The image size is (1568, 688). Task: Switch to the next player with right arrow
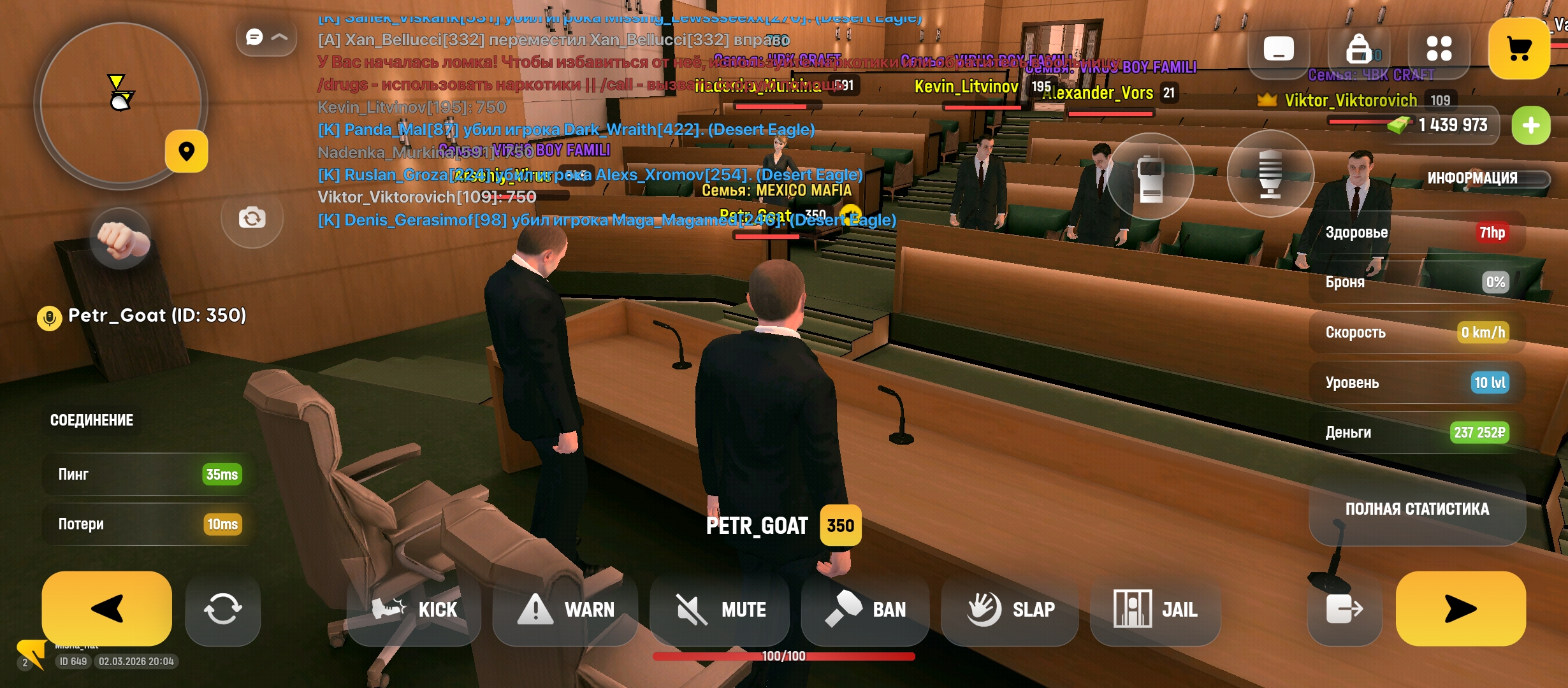(x=1460, y=608)
